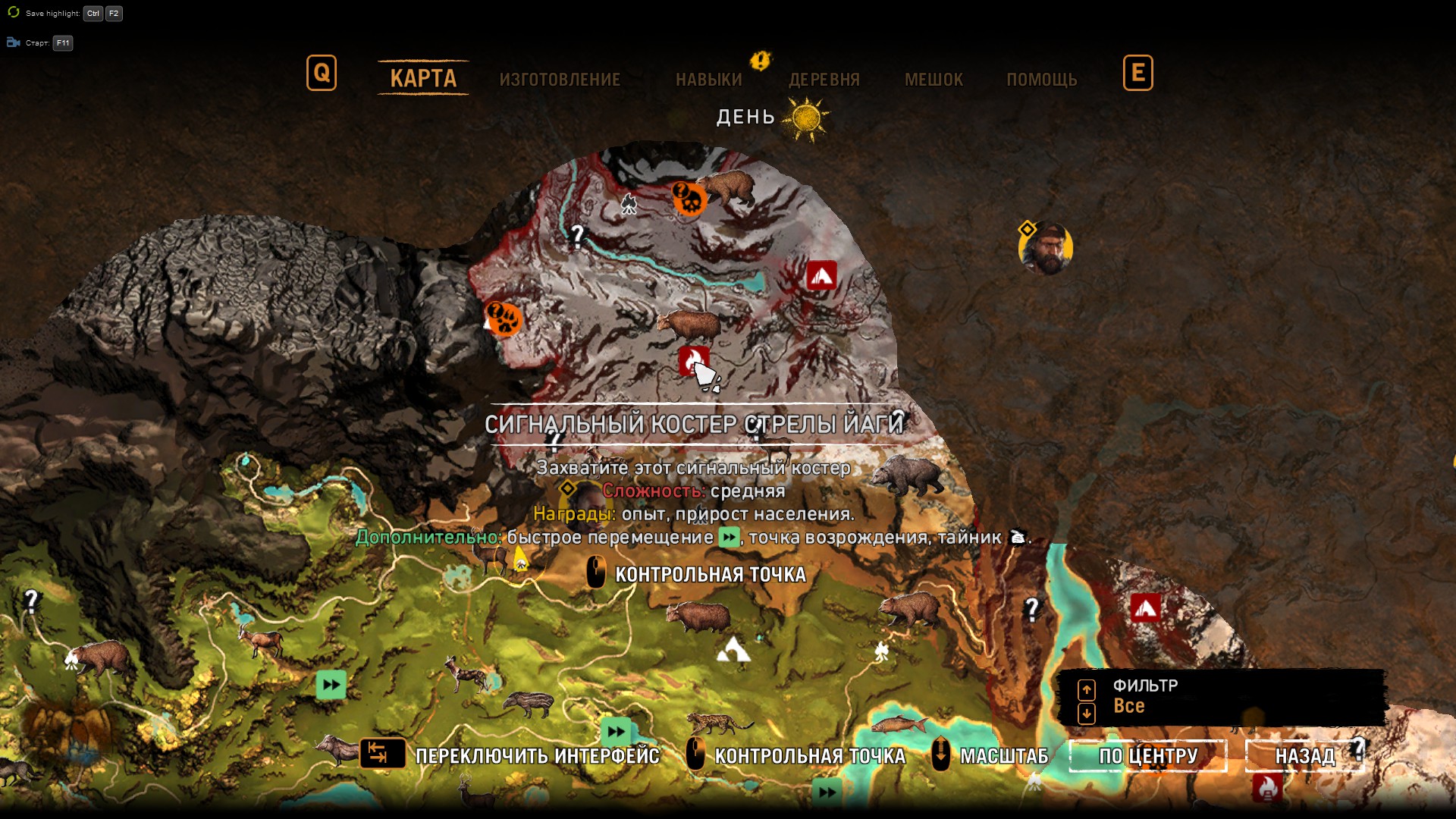Click the НАЗАД back button
Image resolution: width=1456 pixels, height=819 pixels.
pos(1305,756)
